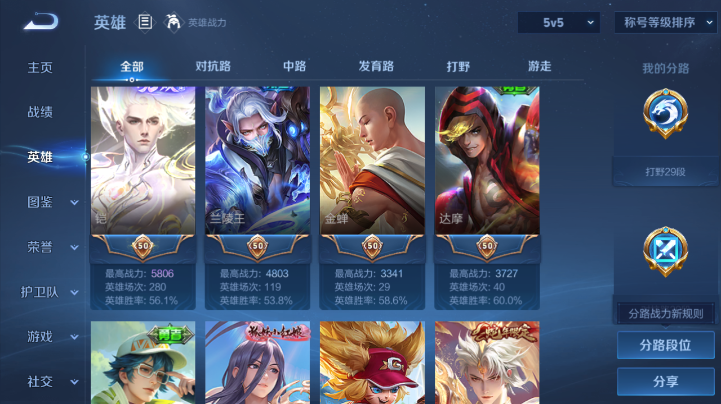
Task: Switch to the 打野 tab
Action: pyautogui.click(x=458, y=67)
